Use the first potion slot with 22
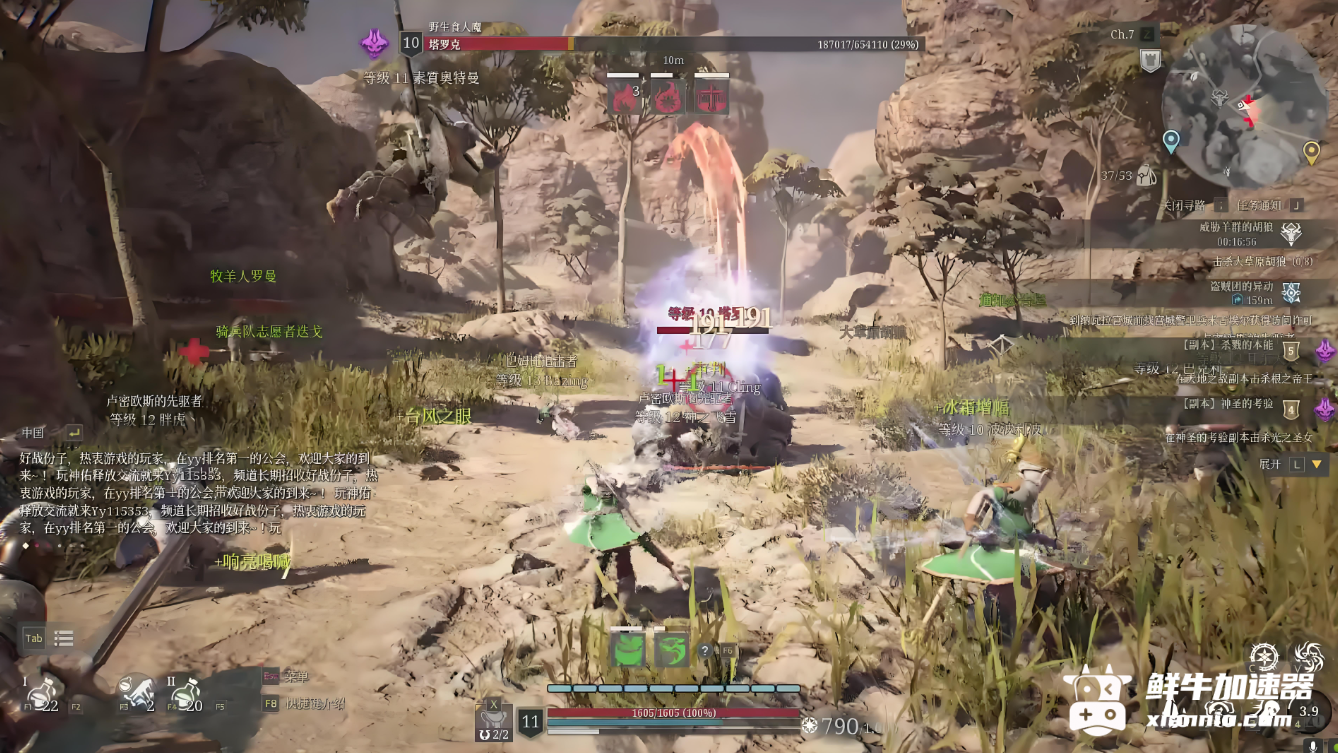The height and width of the screenshot is (753, 1338). (42, 695)
